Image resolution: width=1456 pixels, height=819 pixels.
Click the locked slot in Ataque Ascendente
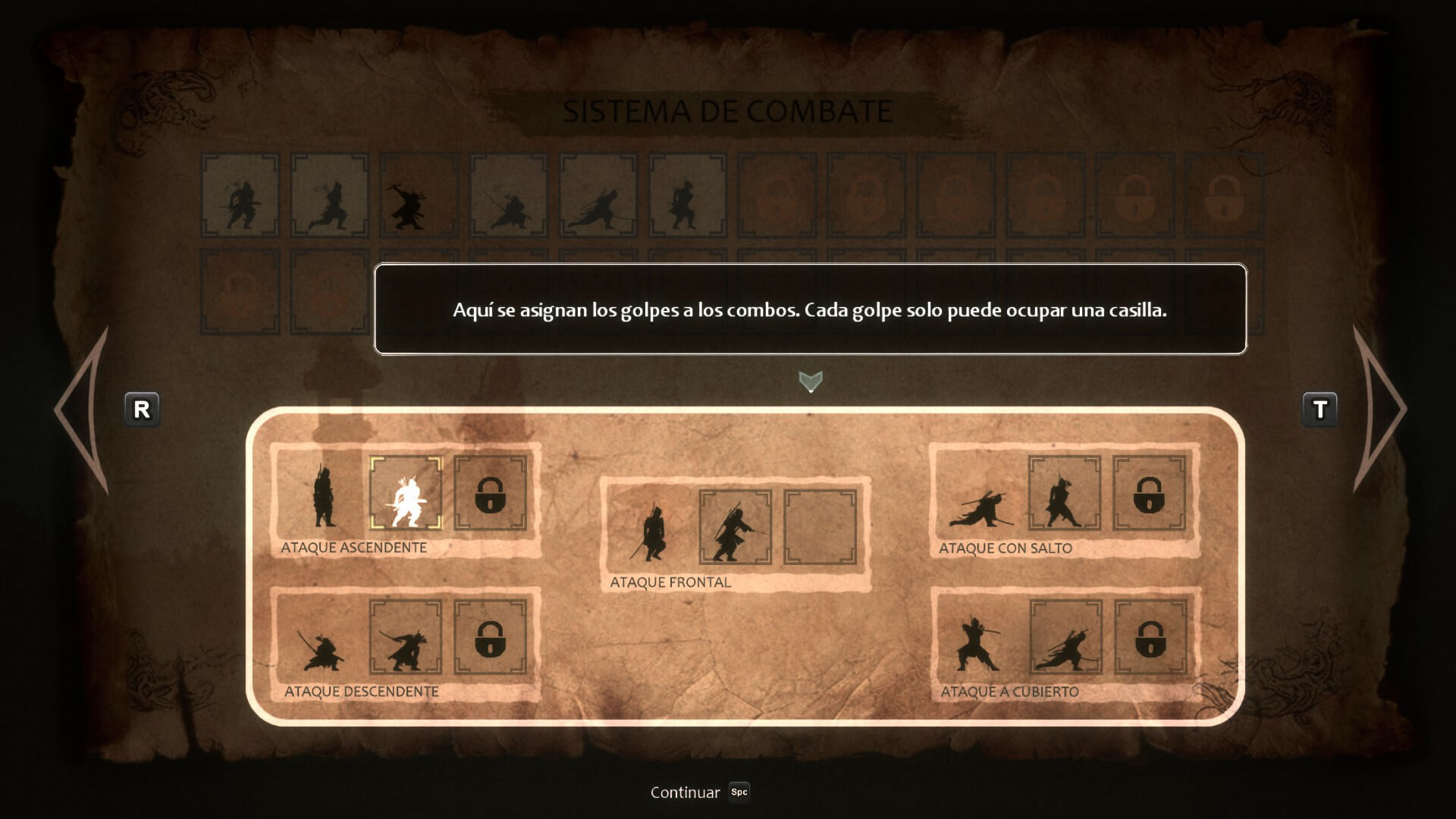click(x=490, y=493)
